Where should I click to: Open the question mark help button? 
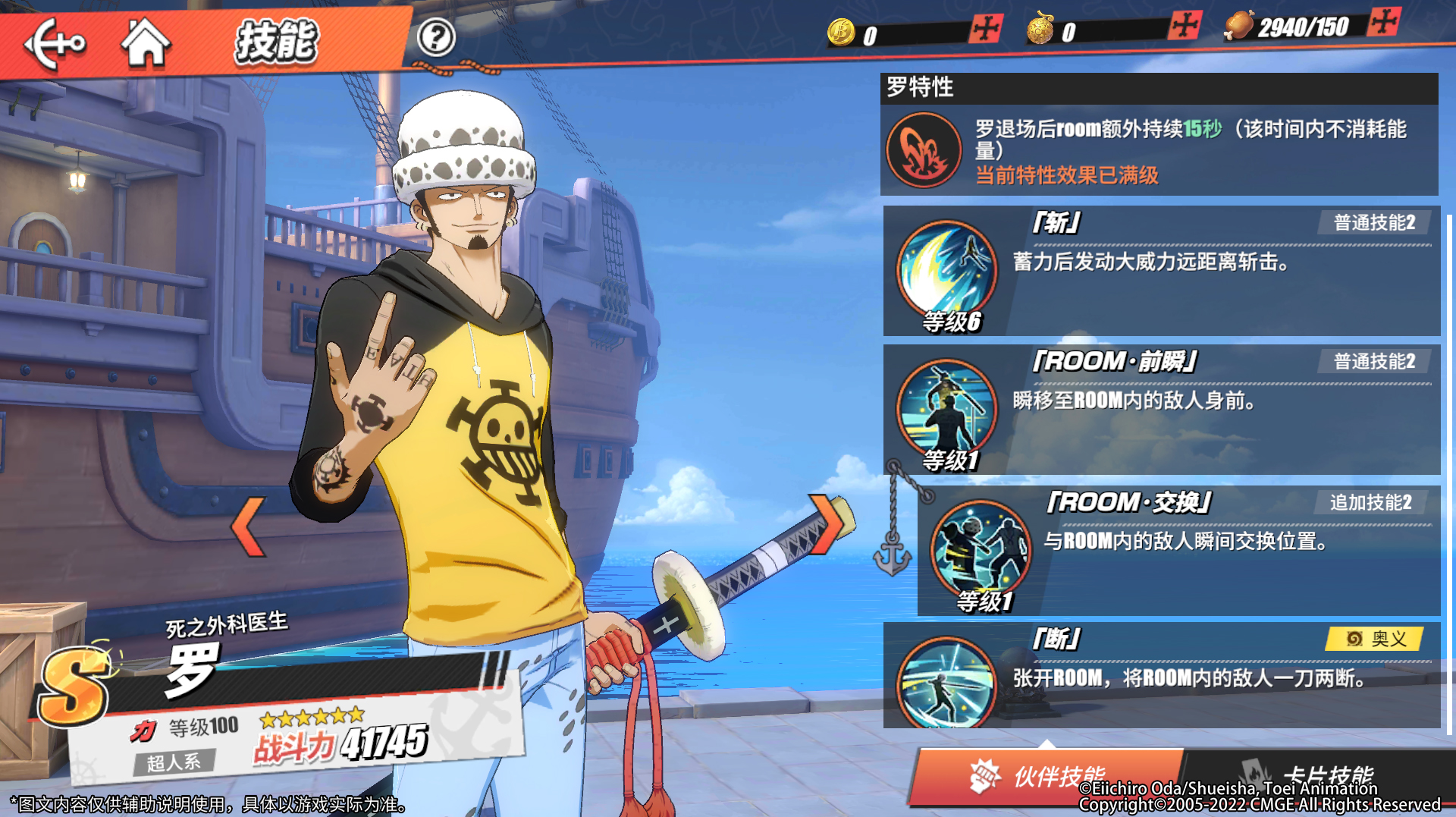[x=436, y=37]
